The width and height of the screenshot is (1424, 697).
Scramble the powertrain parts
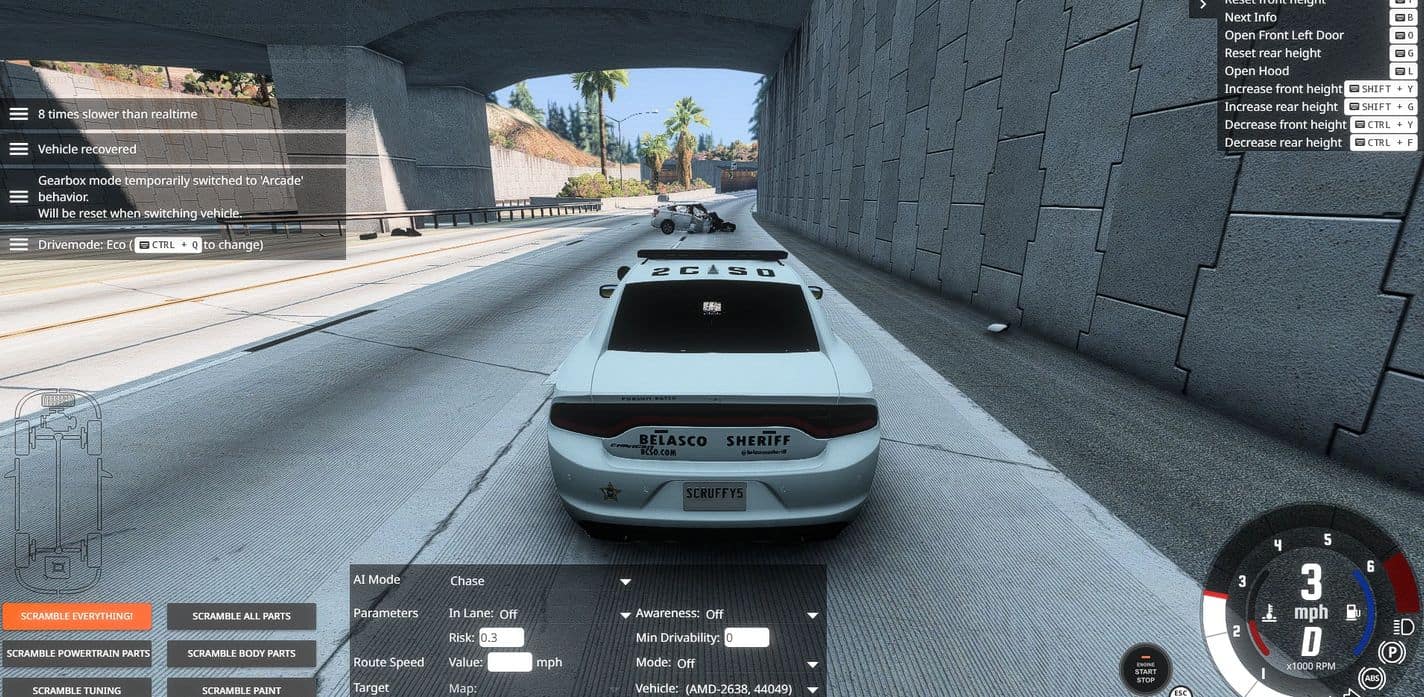pyautogui.click(x=77, y=653)
